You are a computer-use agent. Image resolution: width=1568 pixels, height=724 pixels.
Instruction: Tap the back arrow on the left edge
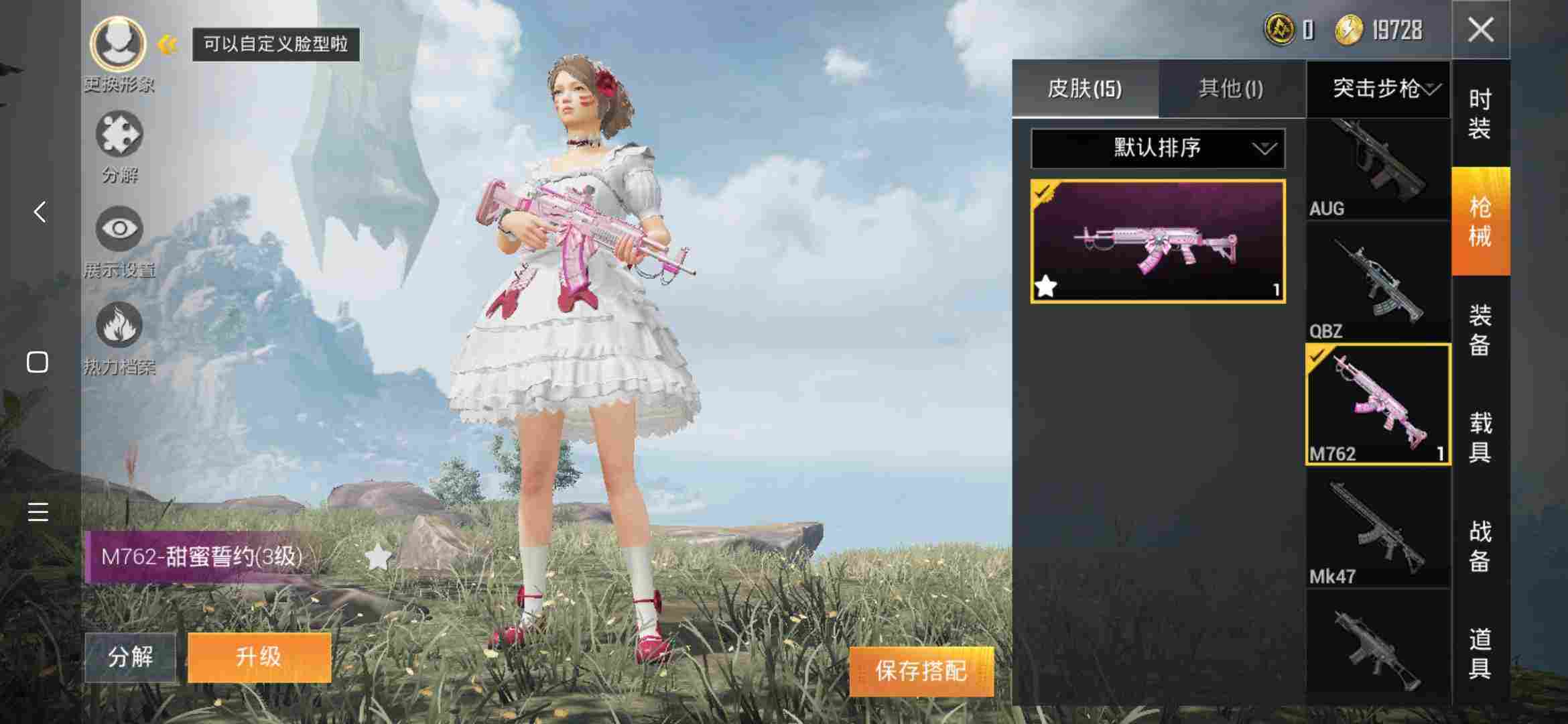pos(38,212)
